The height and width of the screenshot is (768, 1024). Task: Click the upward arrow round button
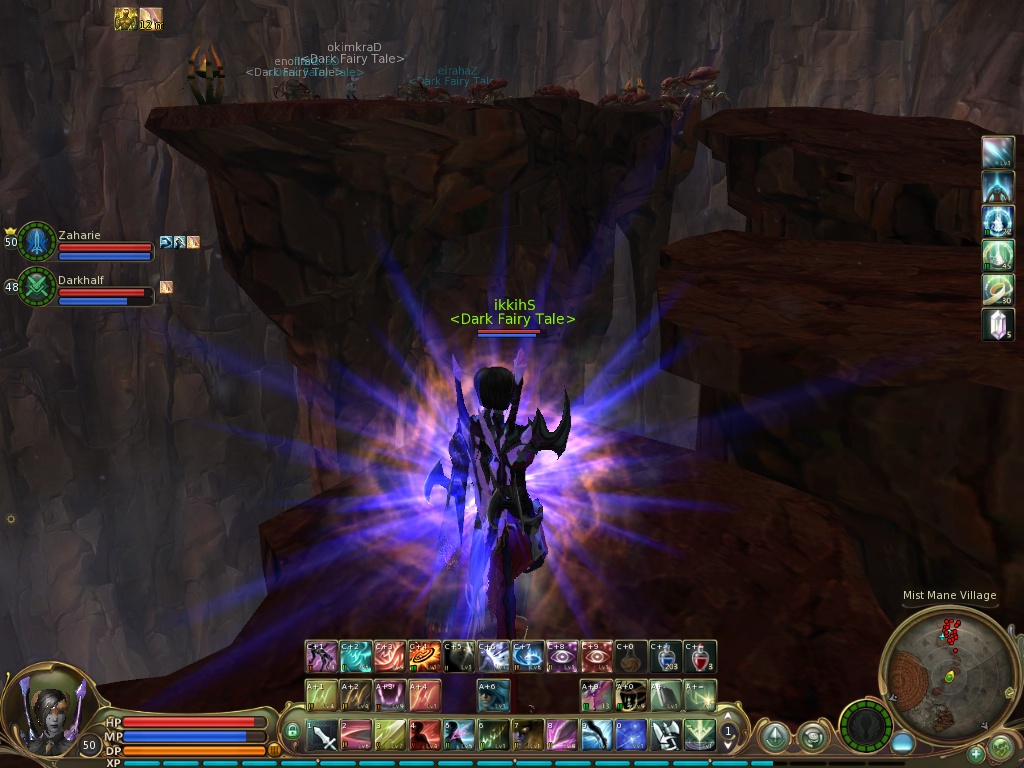(774, 738)
